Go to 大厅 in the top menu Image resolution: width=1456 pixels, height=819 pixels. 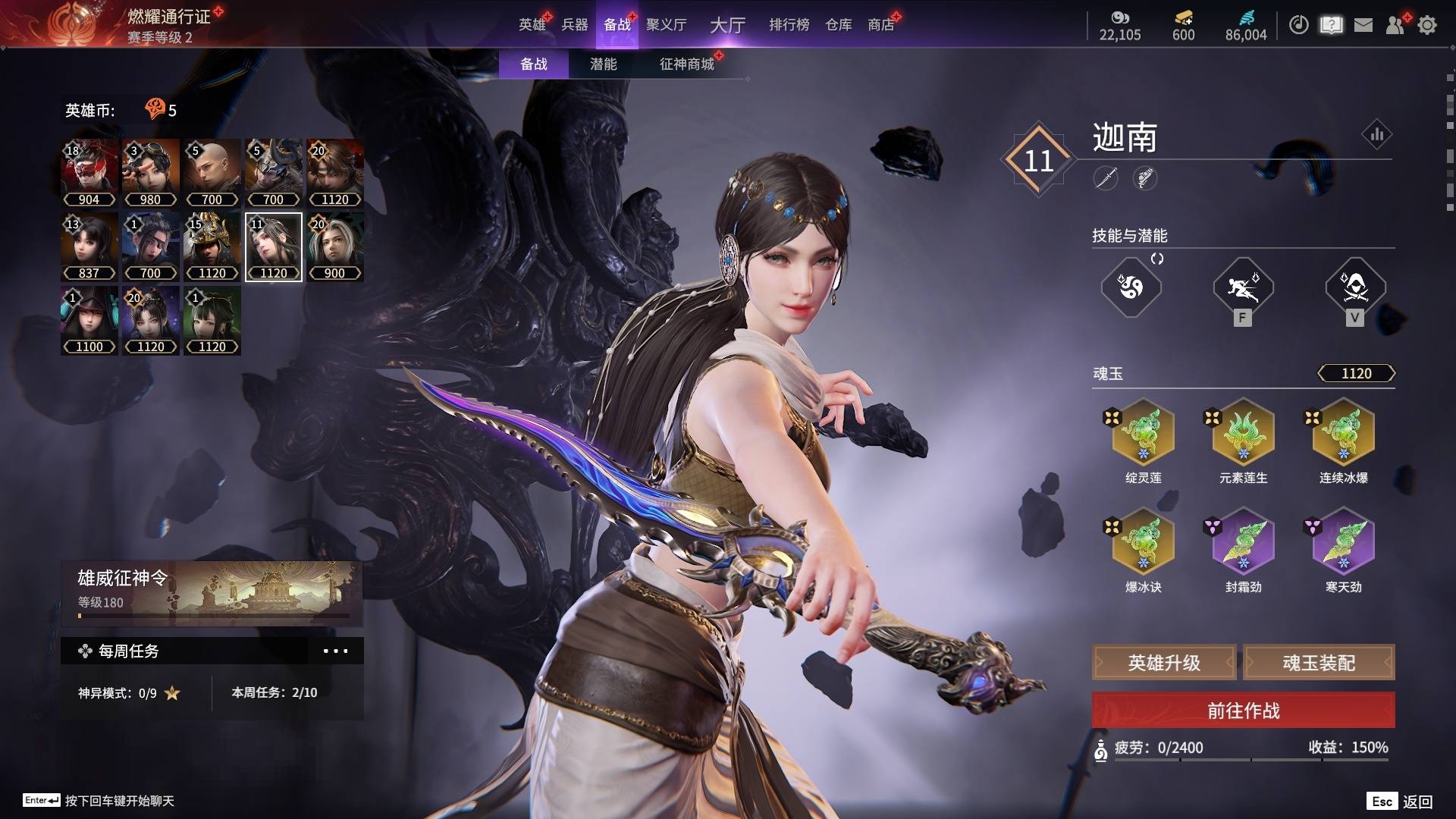727,25
